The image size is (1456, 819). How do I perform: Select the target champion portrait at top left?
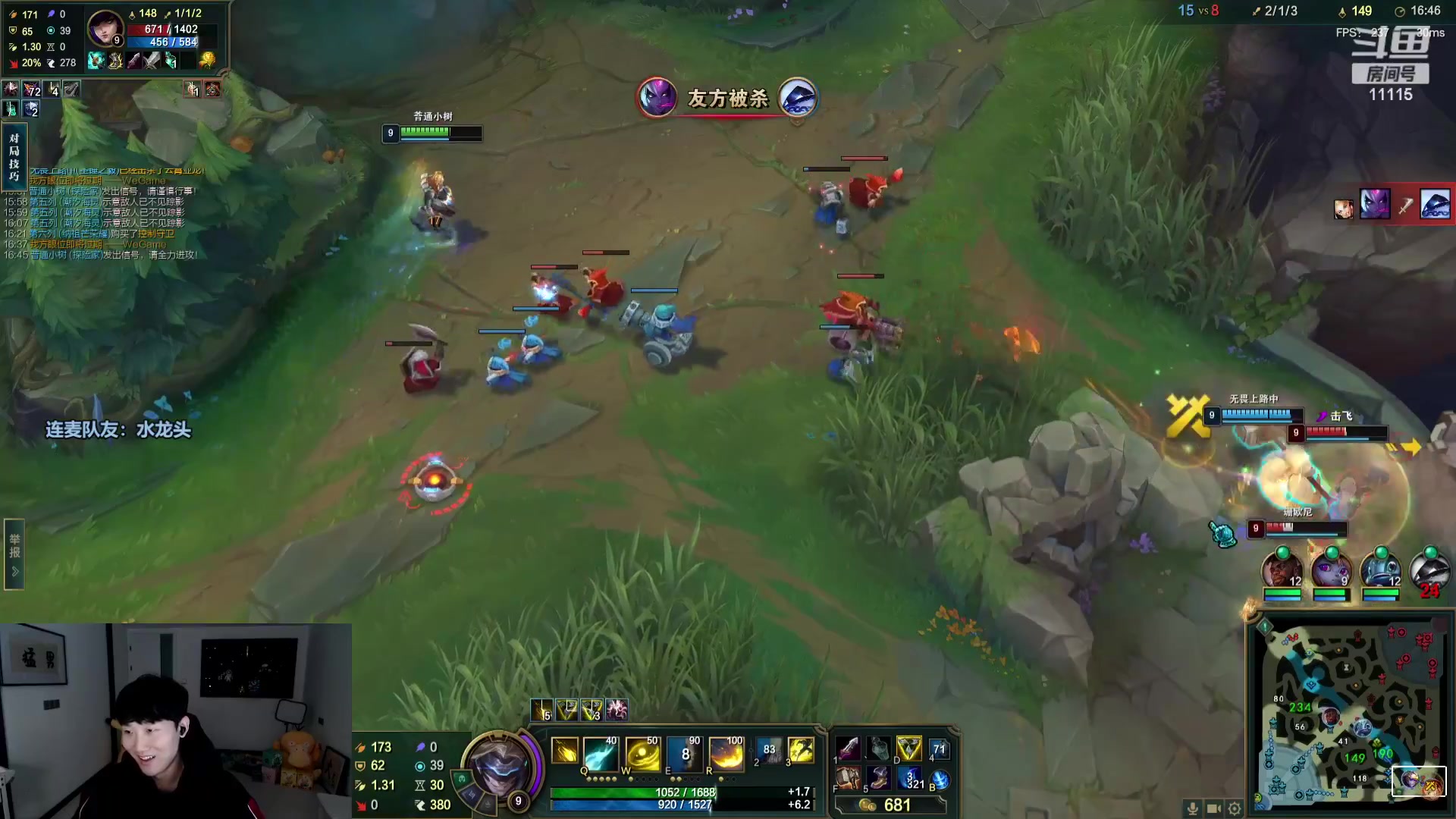pos(105,30)
